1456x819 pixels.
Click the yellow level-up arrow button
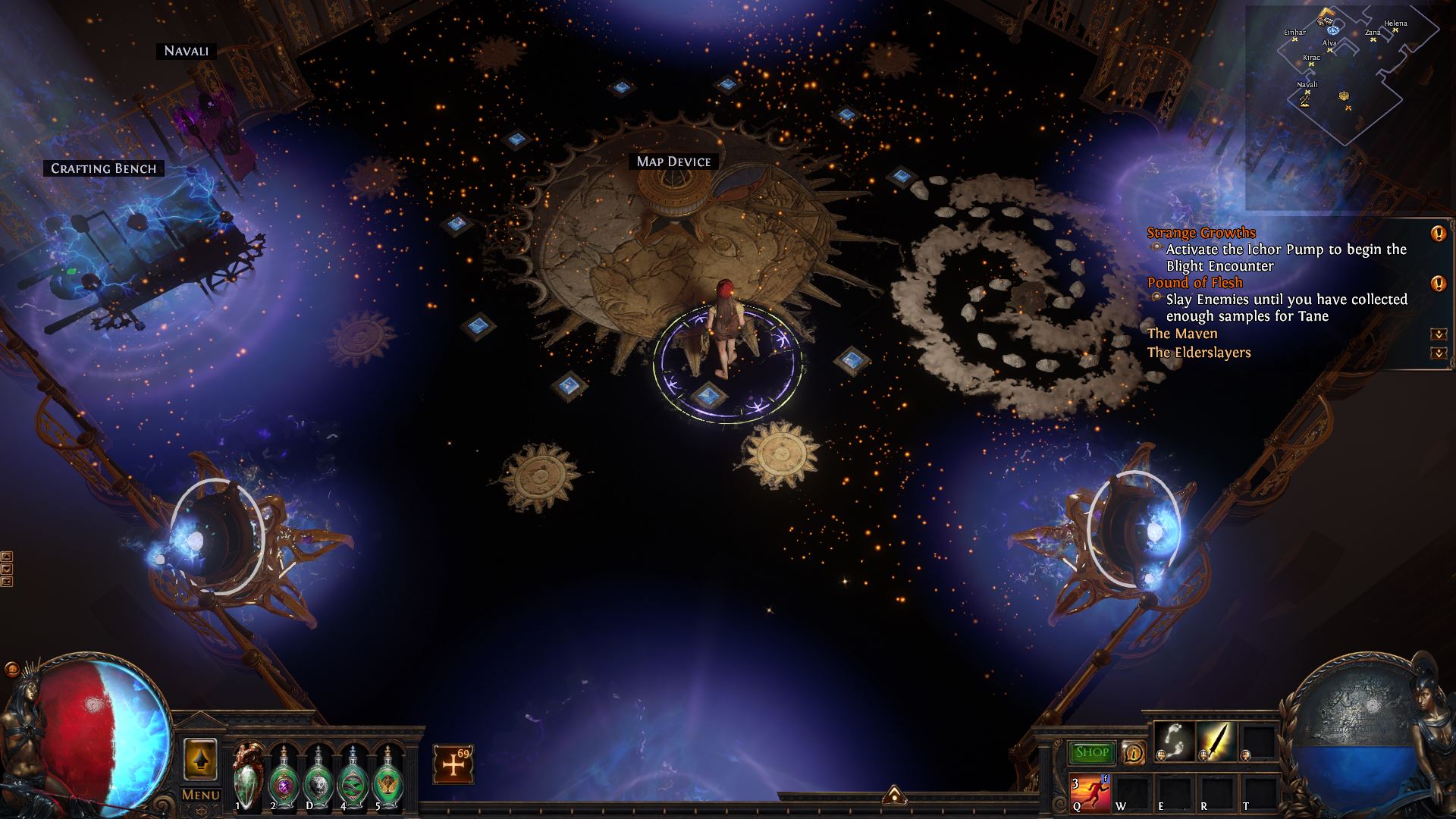(200, 758)
